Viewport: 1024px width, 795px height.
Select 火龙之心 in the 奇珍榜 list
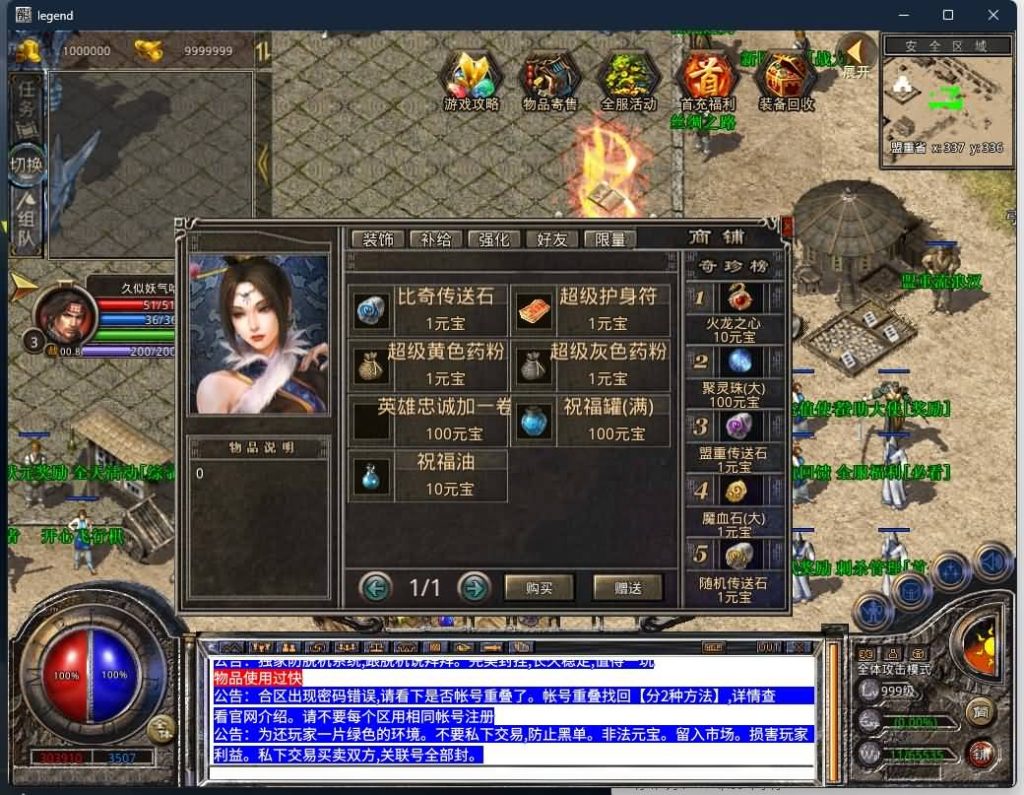pos(735,311)
